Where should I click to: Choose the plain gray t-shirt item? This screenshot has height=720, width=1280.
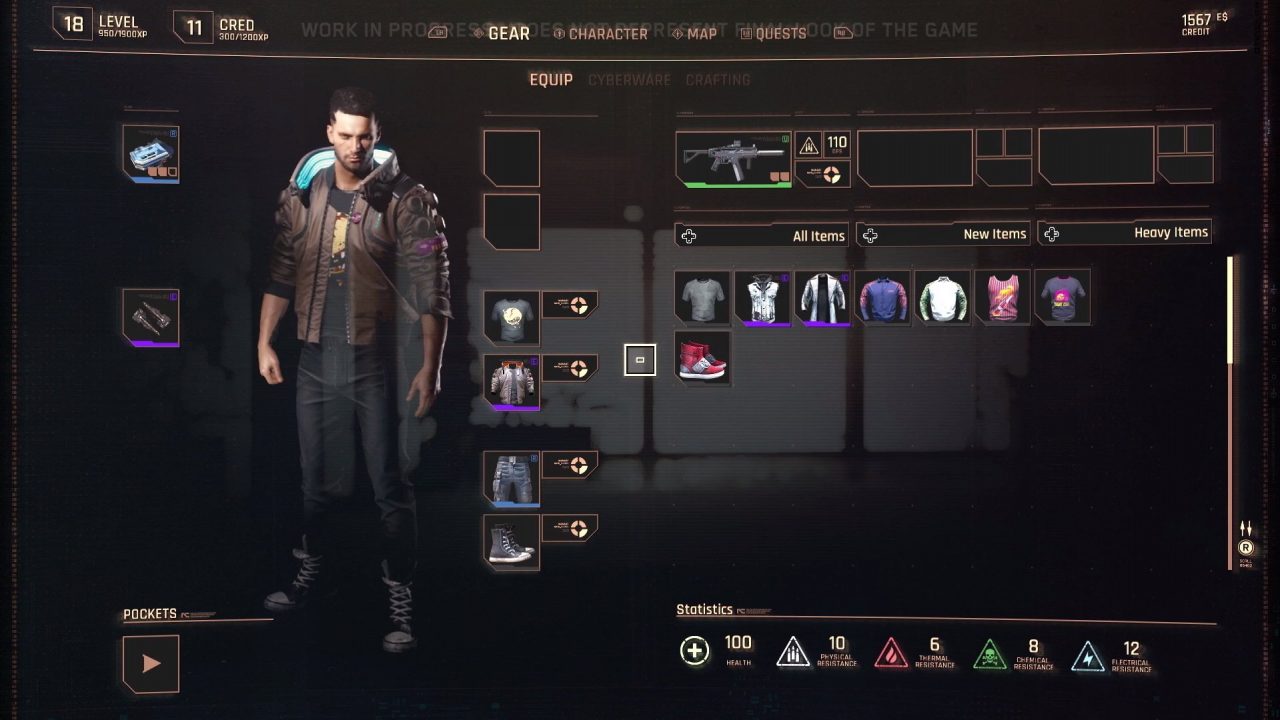pyautogui.click(x=702, y=297)
